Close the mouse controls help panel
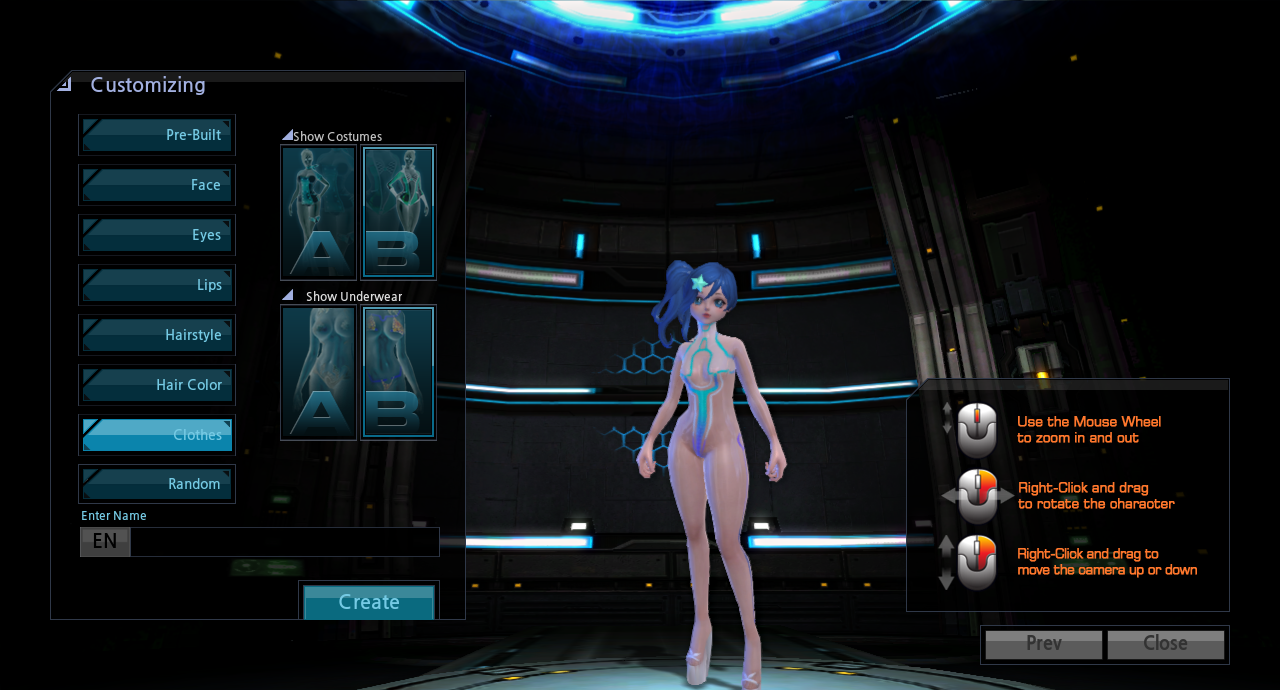The height and width of the screenshot is (690, 1280). click(1165, 644)
